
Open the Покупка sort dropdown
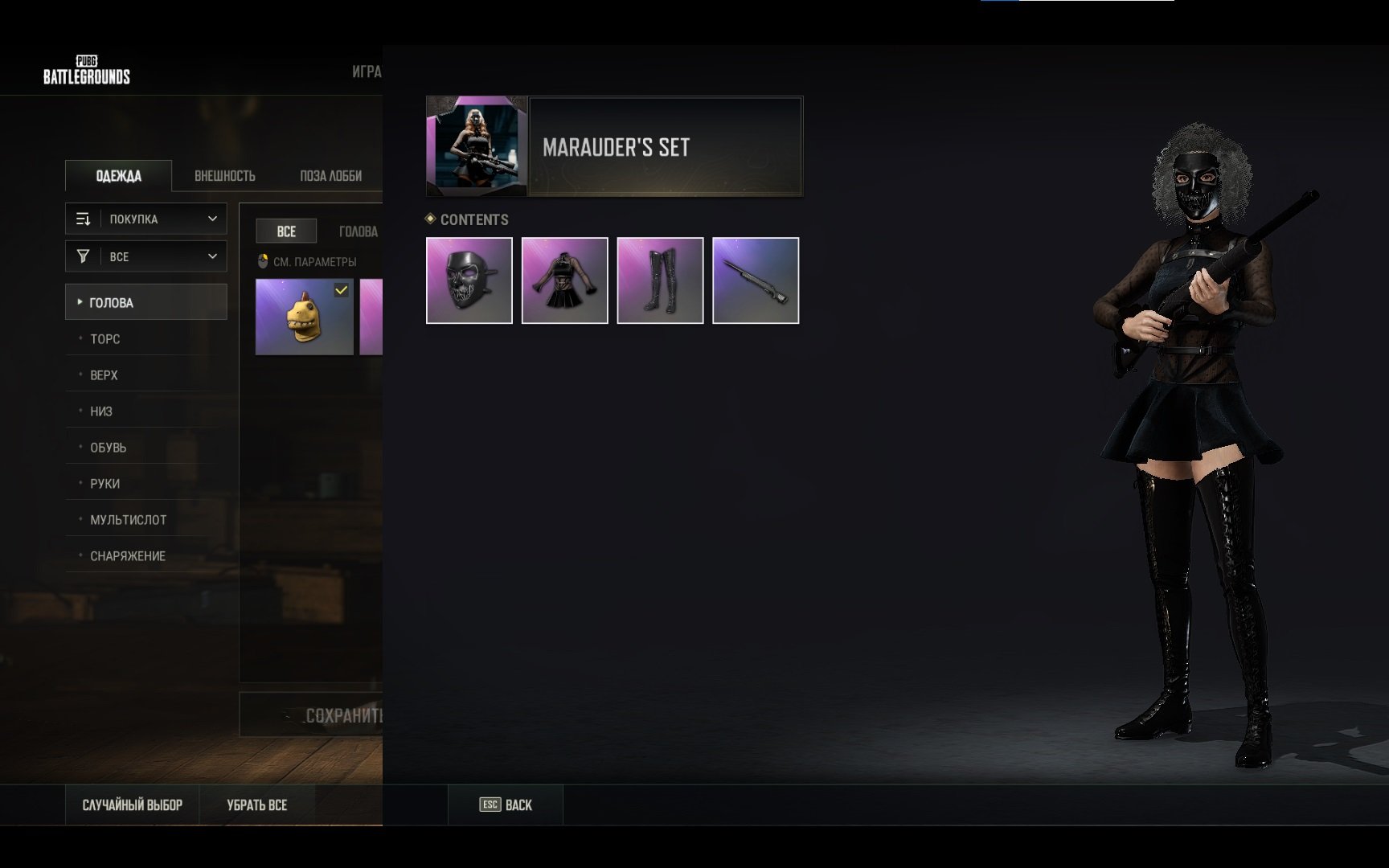[x=146, y=219]
